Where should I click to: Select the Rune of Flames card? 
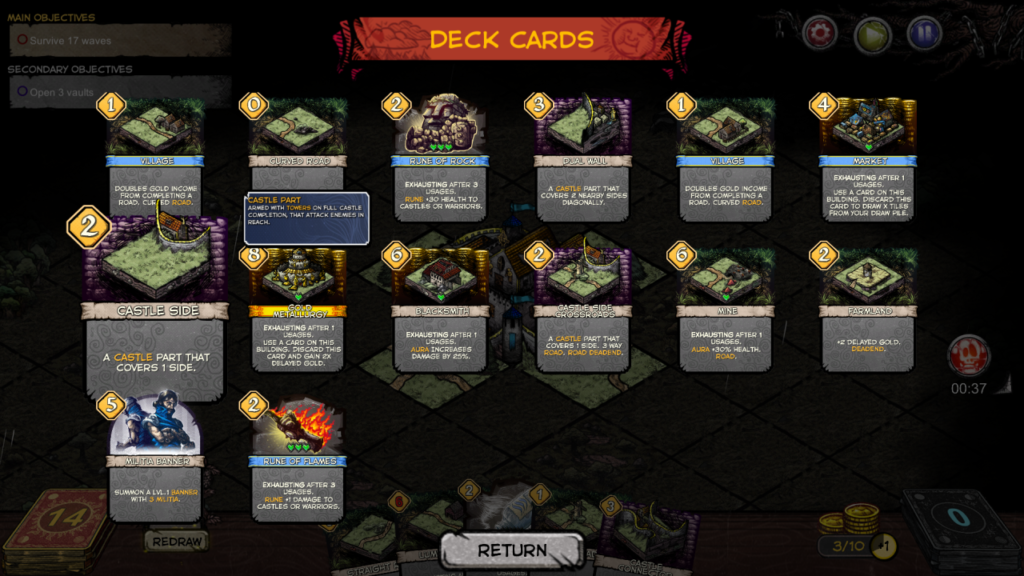pyautogui.click(x=297, y=455)
